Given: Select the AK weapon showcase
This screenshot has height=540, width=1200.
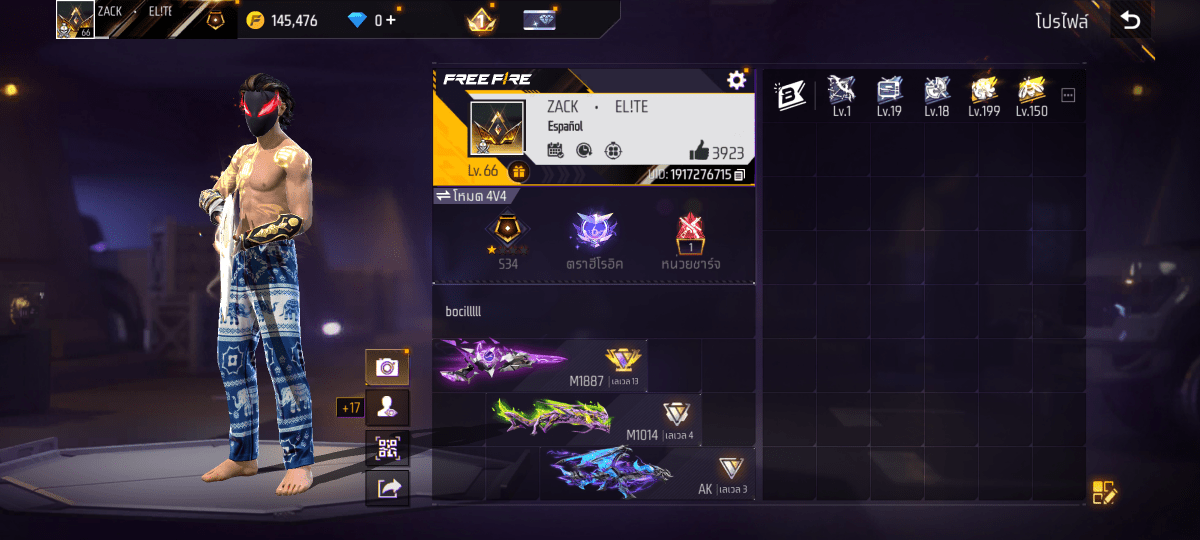Looking at the screenshot, I should [646, 473].
